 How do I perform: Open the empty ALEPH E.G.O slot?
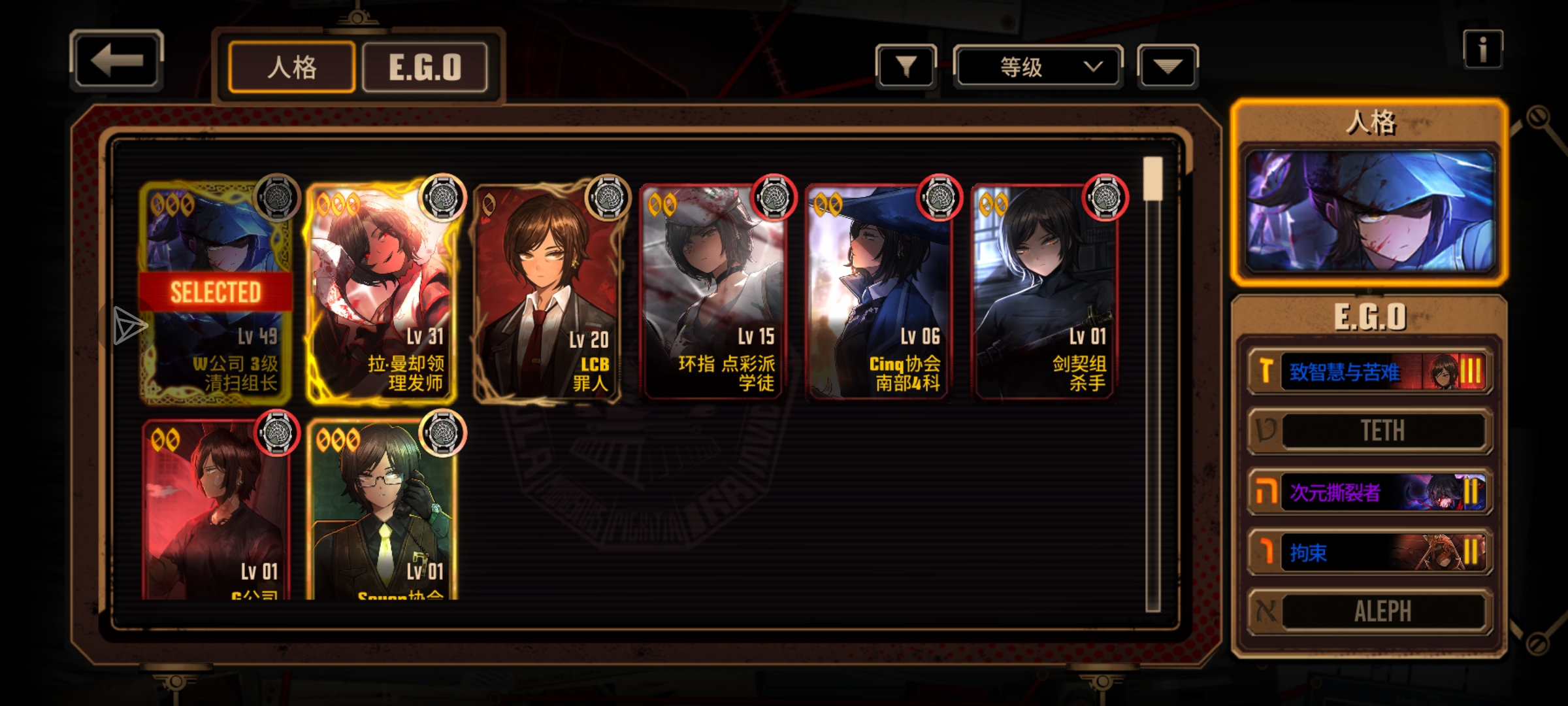click(1370, 612)
